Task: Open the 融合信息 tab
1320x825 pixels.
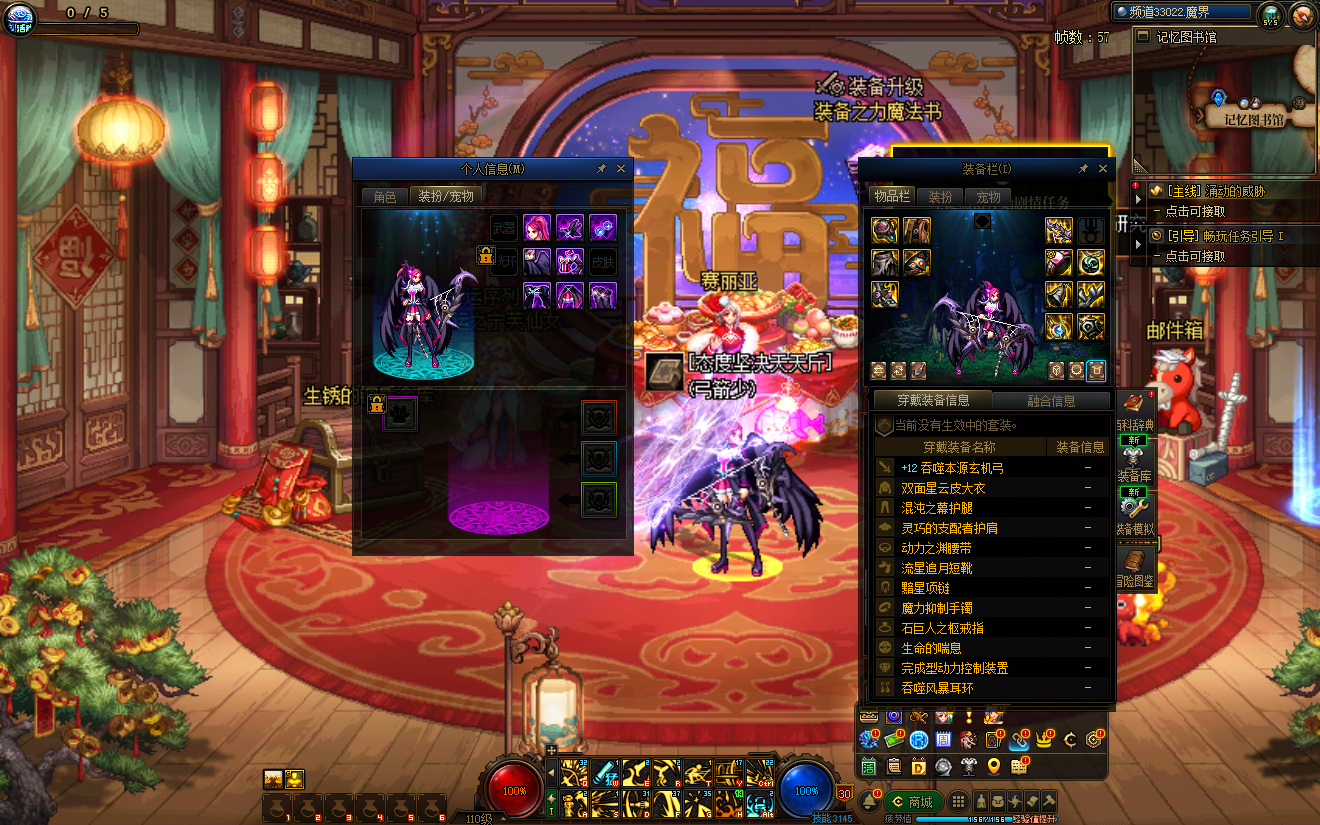Action: 1051,401
